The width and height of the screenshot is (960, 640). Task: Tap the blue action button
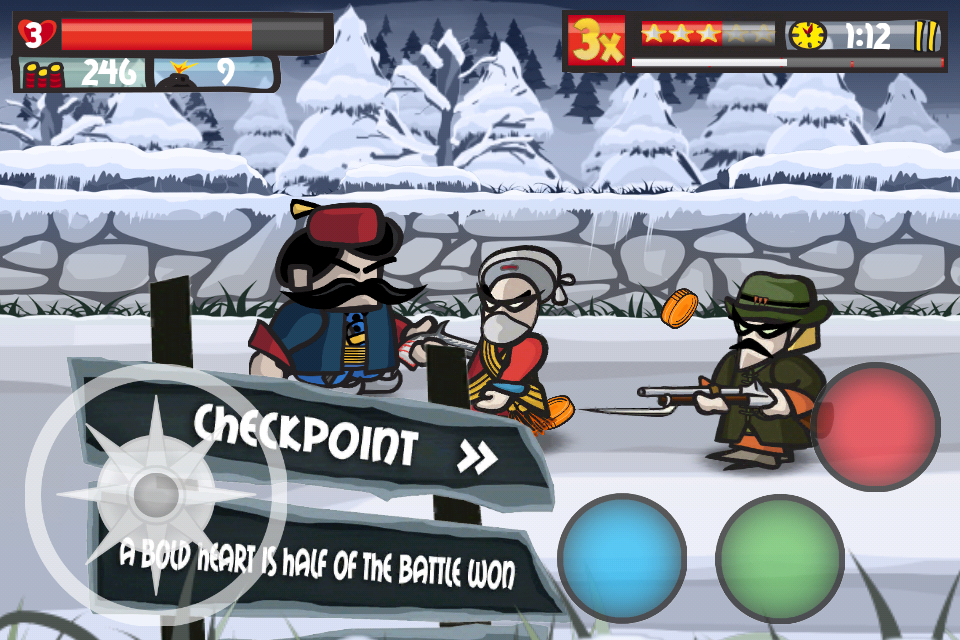pos(622,557)
